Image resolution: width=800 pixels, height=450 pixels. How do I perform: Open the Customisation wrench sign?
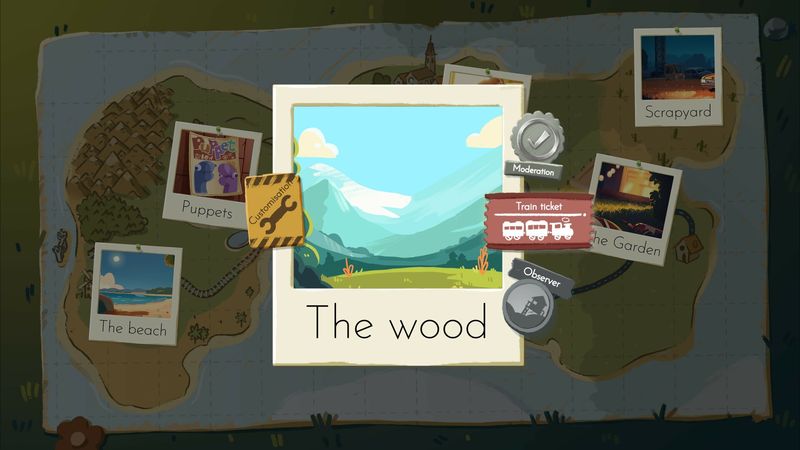tap(268, 212)
